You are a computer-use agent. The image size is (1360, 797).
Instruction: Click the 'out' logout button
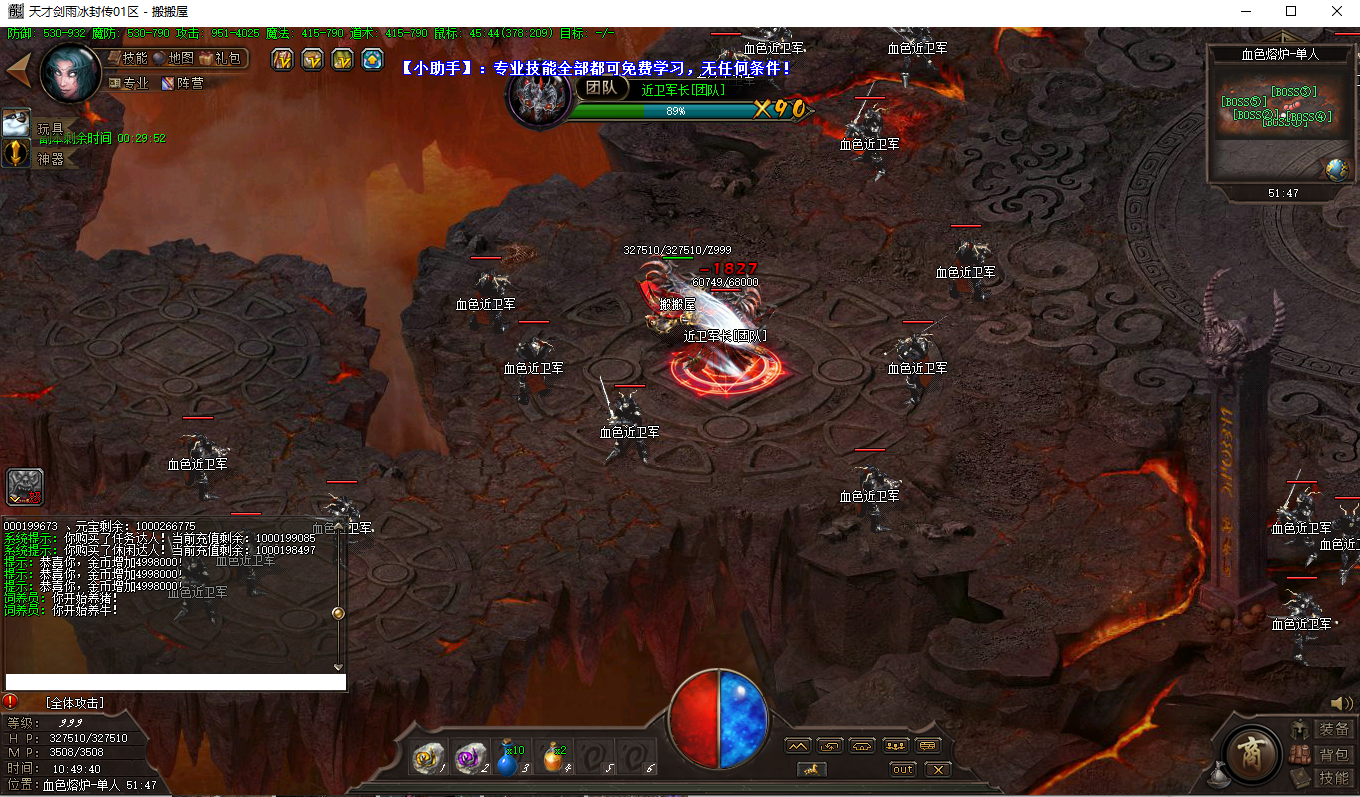coord(903,769)
